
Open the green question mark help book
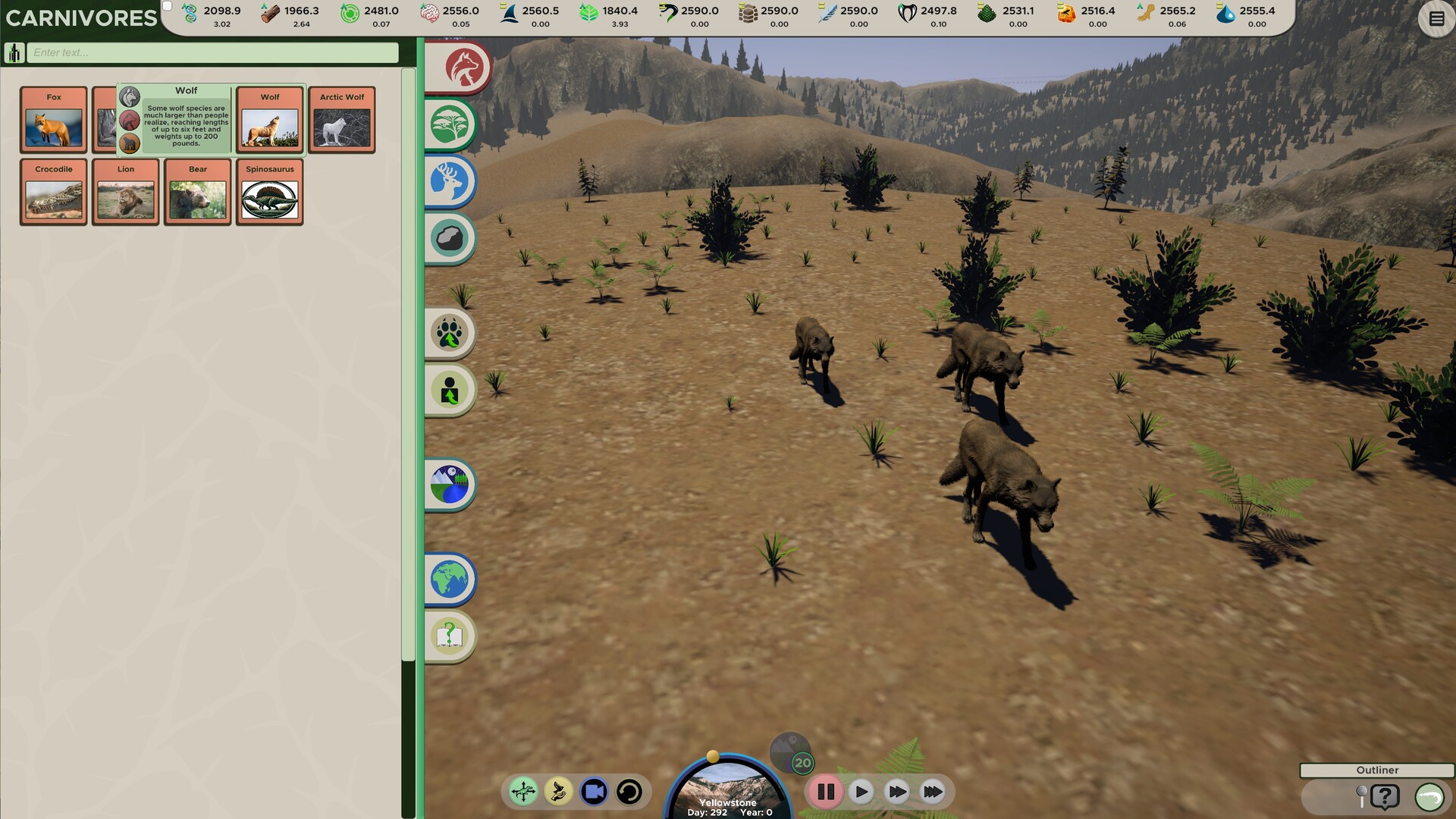pyautogui.click(x=448, y=637)
